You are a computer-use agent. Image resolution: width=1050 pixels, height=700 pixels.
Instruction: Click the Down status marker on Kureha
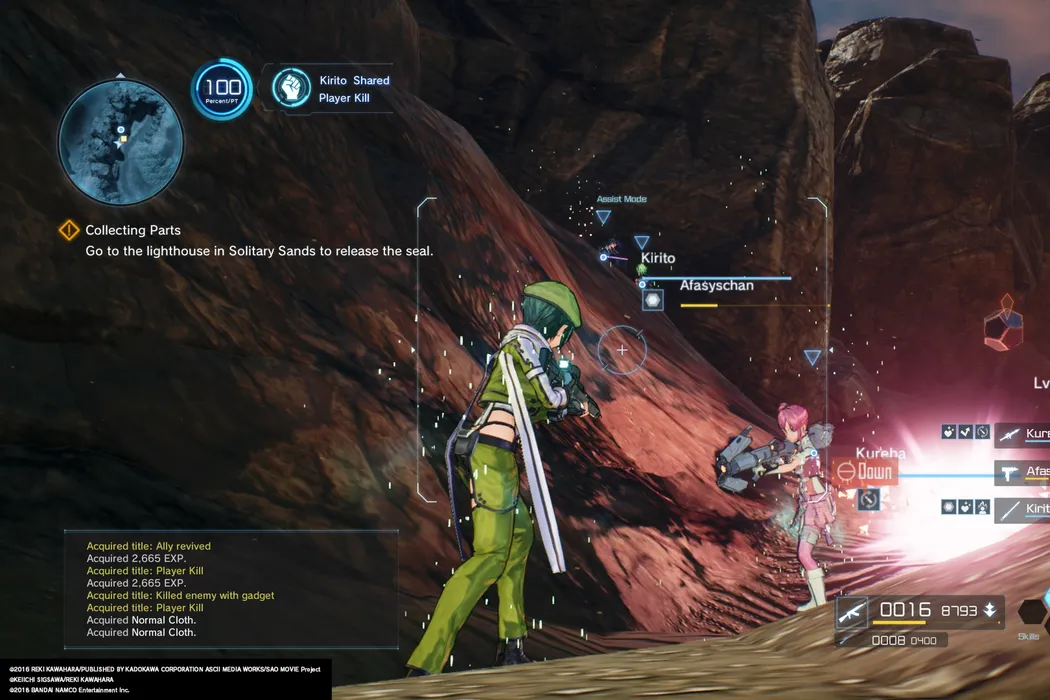point(864,471)
